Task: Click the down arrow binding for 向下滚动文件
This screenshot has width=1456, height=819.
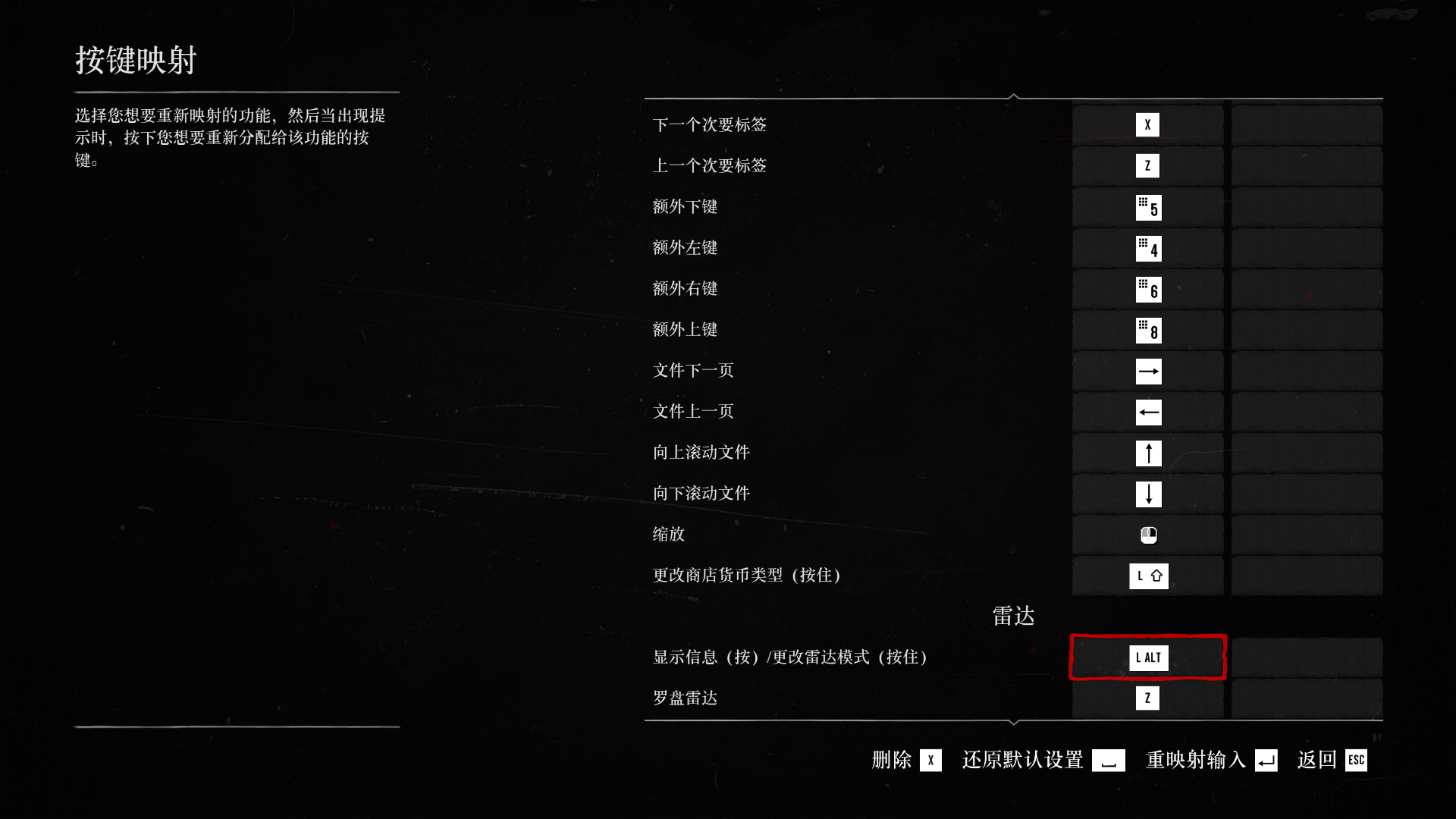Action: point(1147,493)
